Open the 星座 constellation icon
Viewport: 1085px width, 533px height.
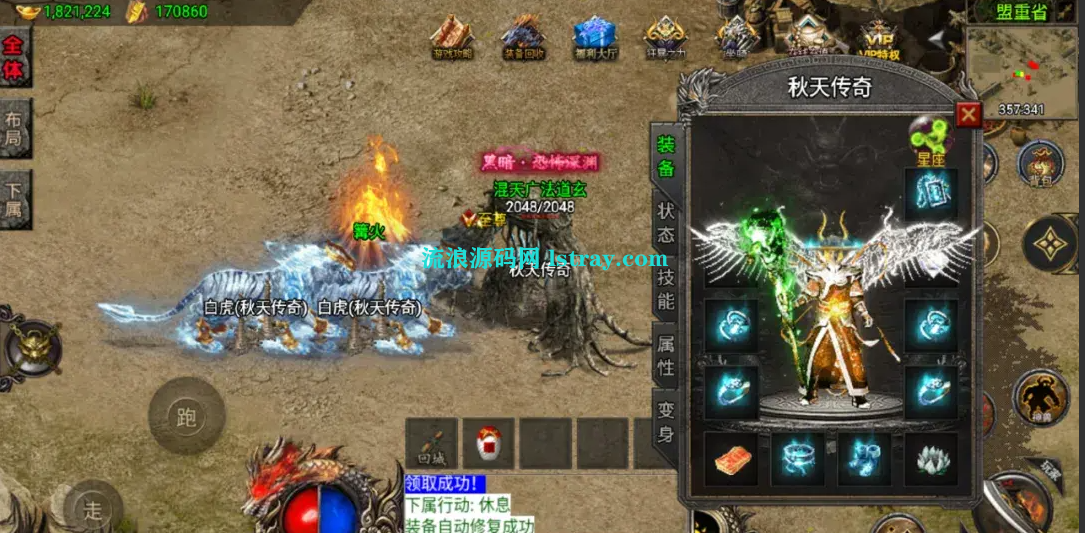click(930, 140)
